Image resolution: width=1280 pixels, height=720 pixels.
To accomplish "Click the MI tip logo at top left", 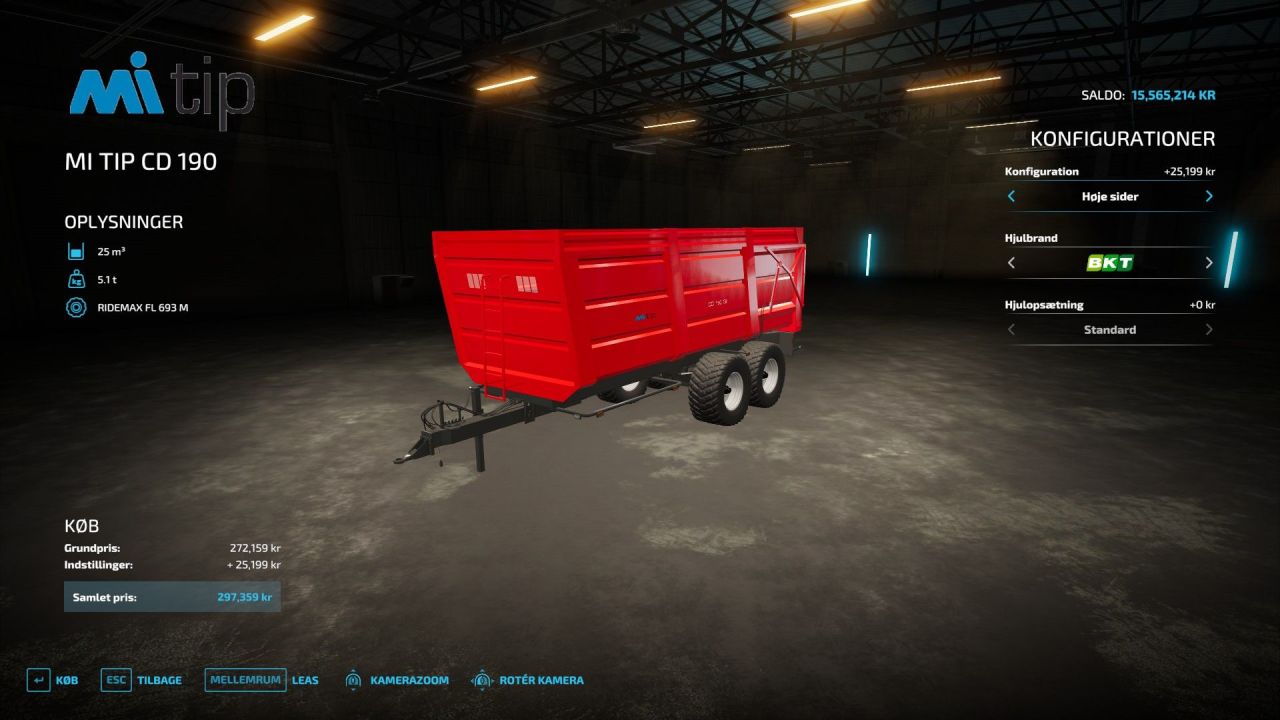I will point(160,93).
